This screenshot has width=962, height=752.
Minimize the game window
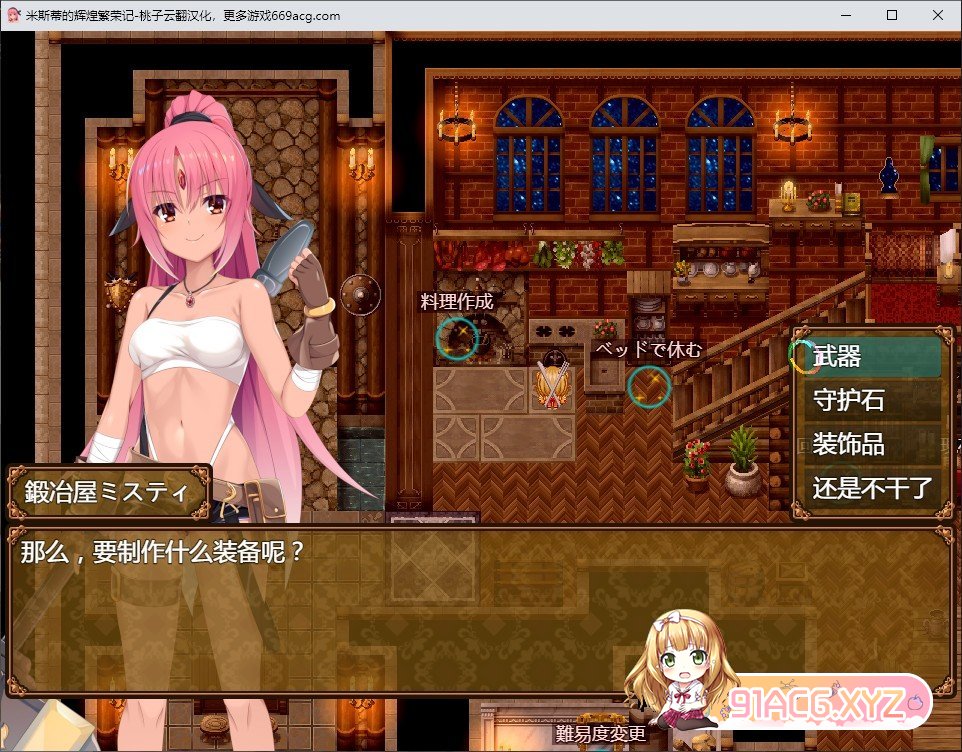(x=846, y=15)
